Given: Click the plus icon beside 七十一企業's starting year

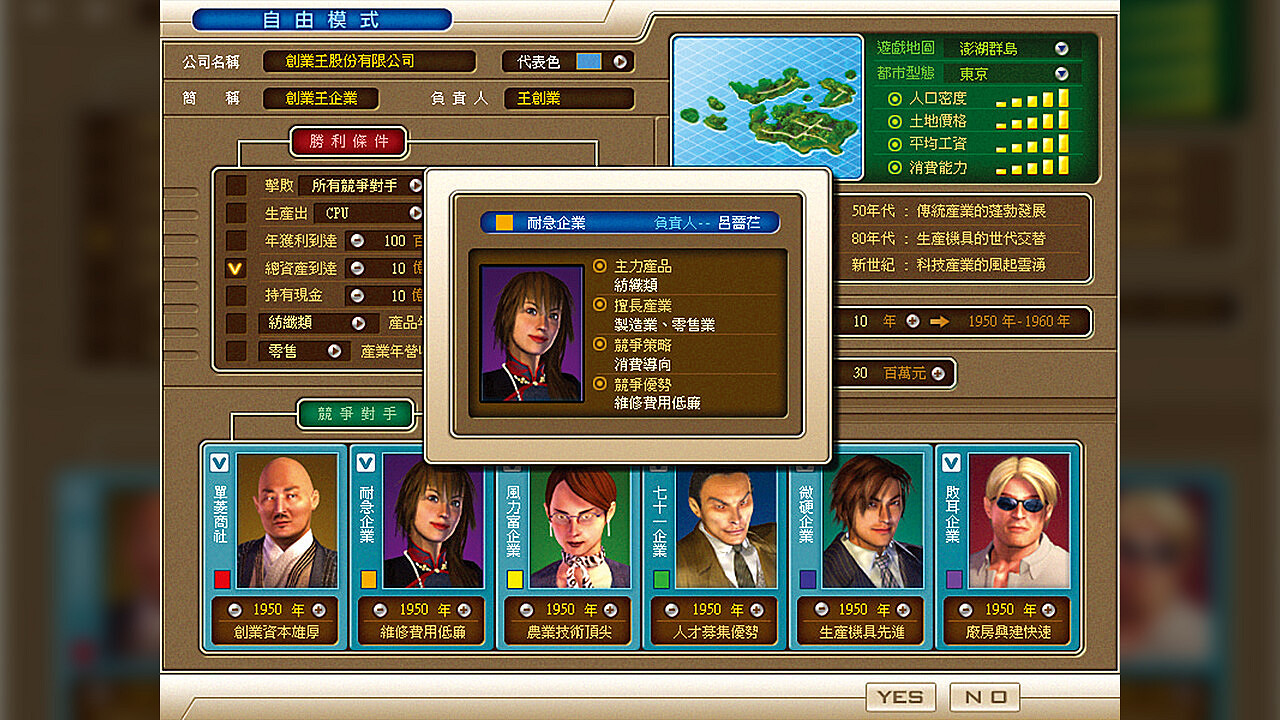Looking at the screenshot, I should (x=759, y=609).
